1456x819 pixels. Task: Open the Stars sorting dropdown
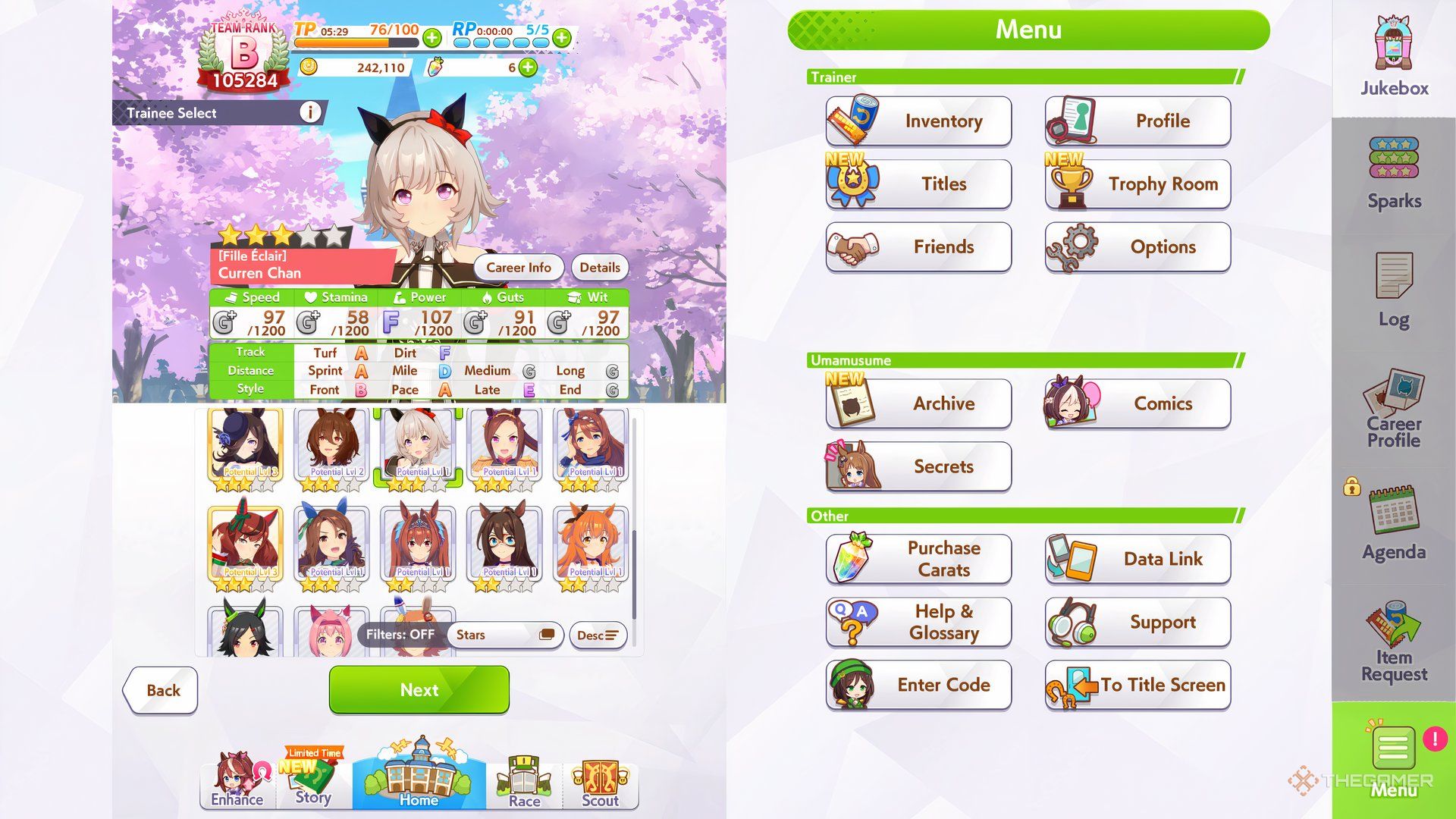pyautogui.click(x=504, y=635)
